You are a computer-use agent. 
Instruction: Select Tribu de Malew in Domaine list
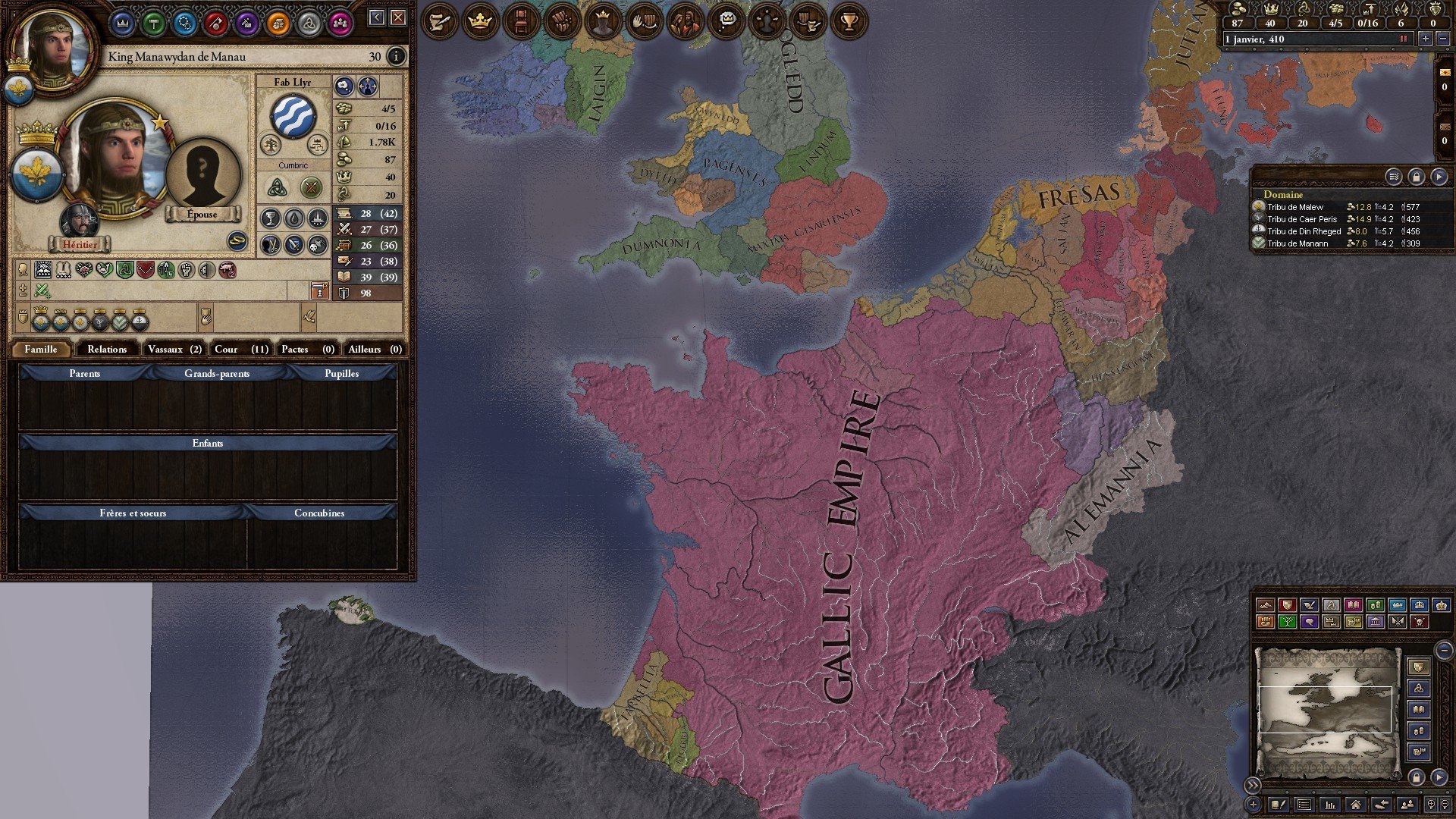tap(1295, 207)
